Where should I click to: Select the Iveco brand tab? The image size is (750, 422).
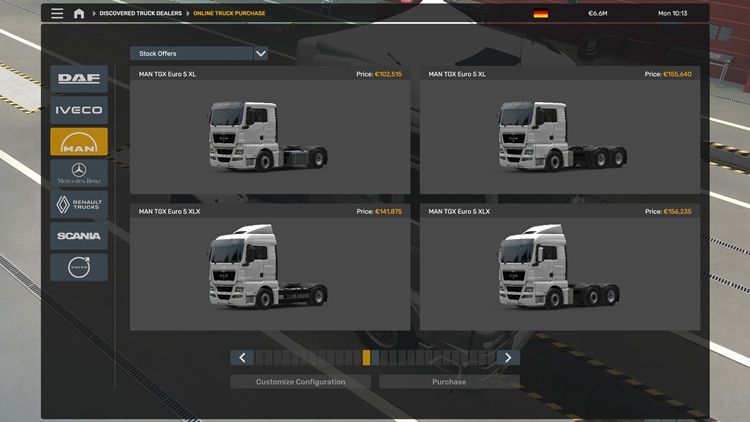(79, 110)
